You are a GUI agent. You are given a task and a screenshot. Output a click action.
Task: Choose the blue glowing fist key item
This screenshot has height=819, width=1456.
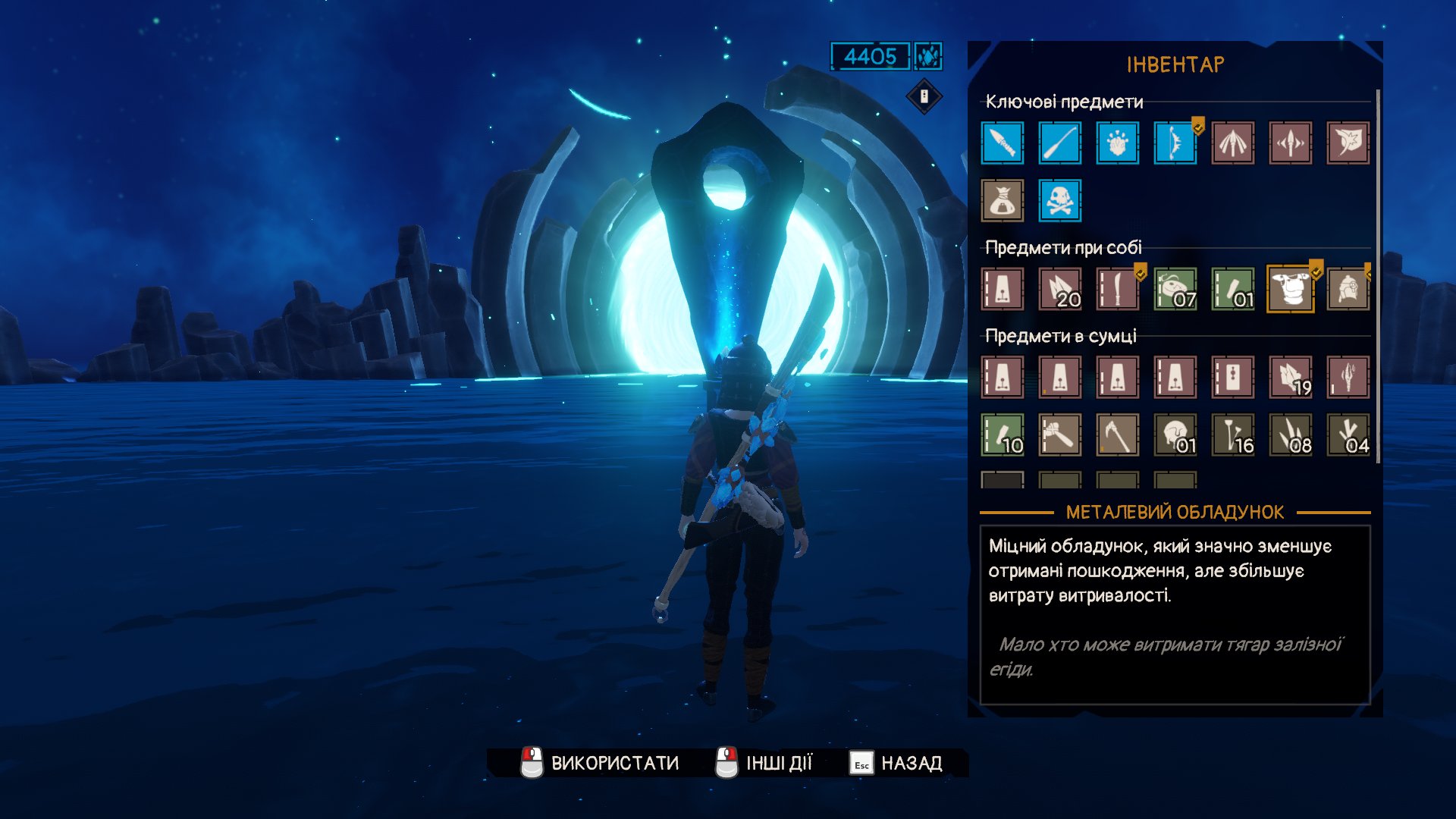click(x=1117, y=143)
